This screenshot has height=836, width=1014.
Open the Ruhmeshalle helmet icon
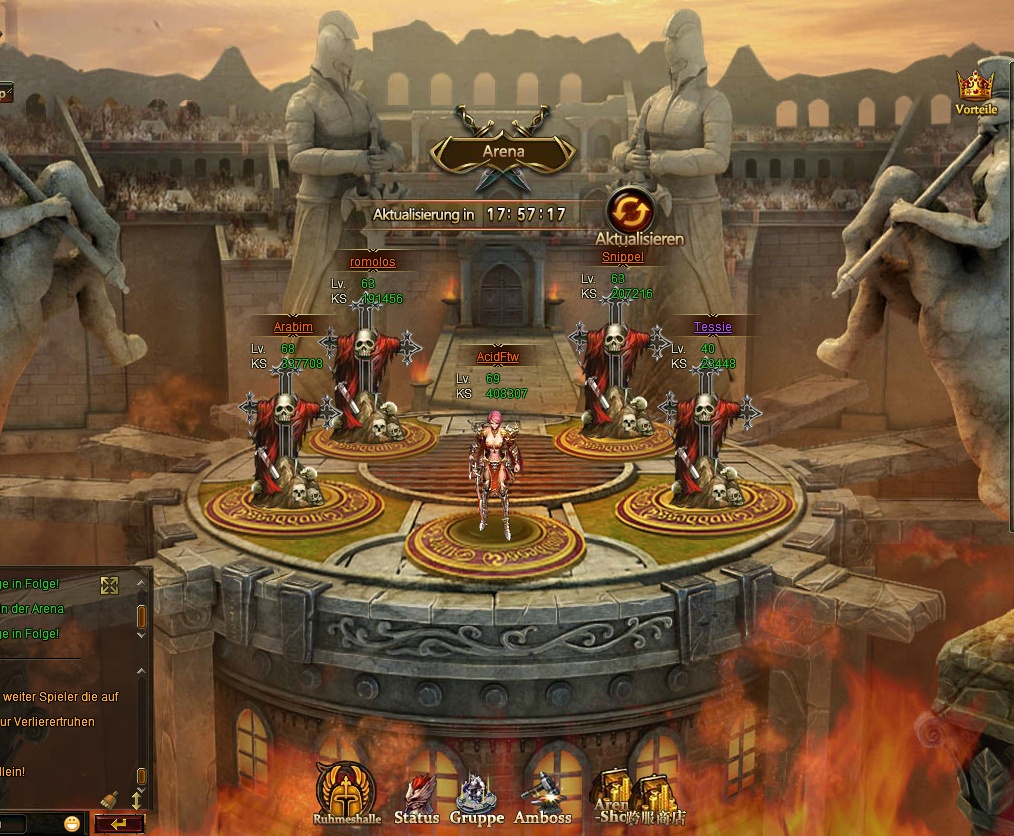346,791
